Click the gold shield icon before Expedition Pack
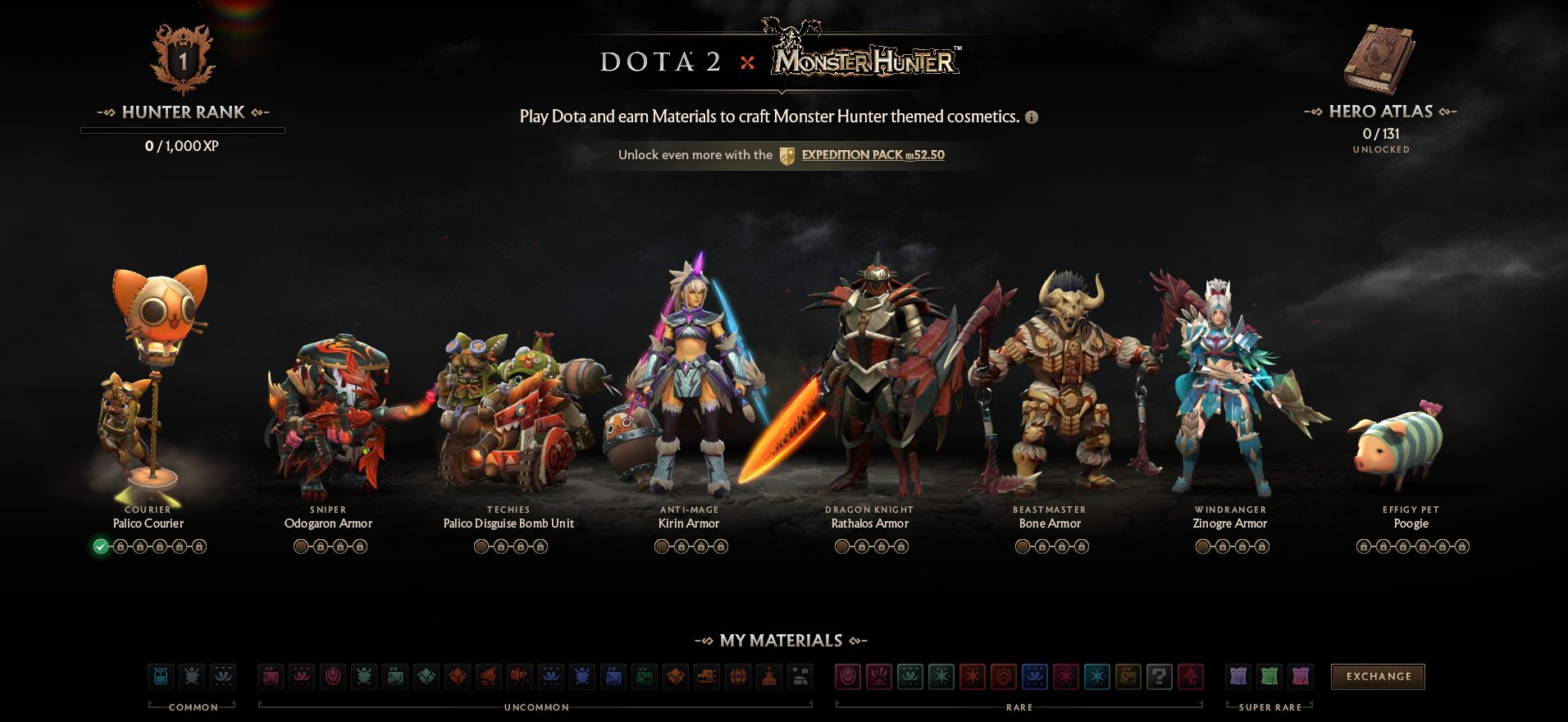 coord(788,154)
